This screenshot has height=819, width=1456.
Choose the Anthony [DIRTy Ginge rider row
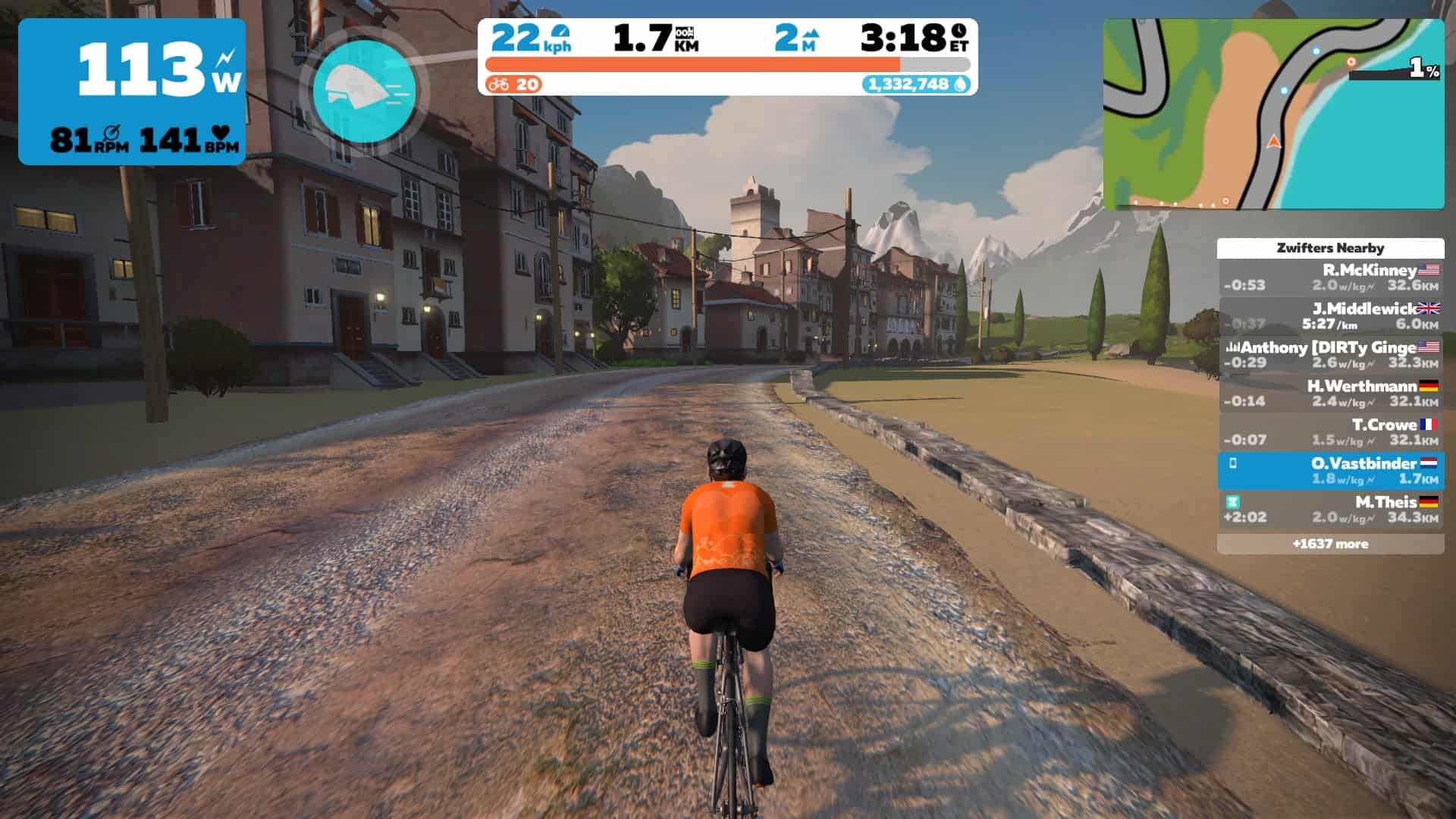pyautogui.click(x=1331, y=355)
